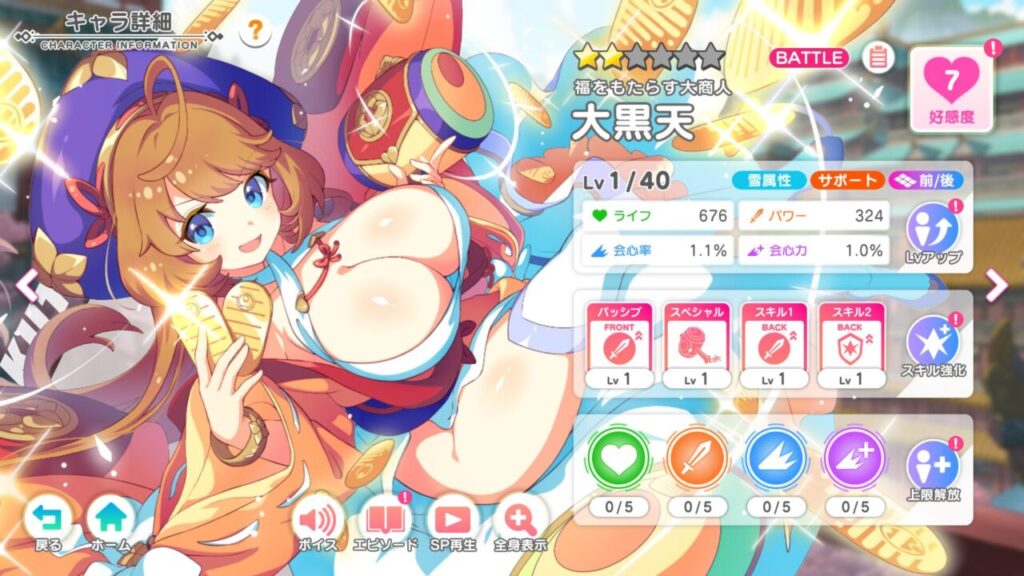Tap the pink BATTLE label

point(809,58)
